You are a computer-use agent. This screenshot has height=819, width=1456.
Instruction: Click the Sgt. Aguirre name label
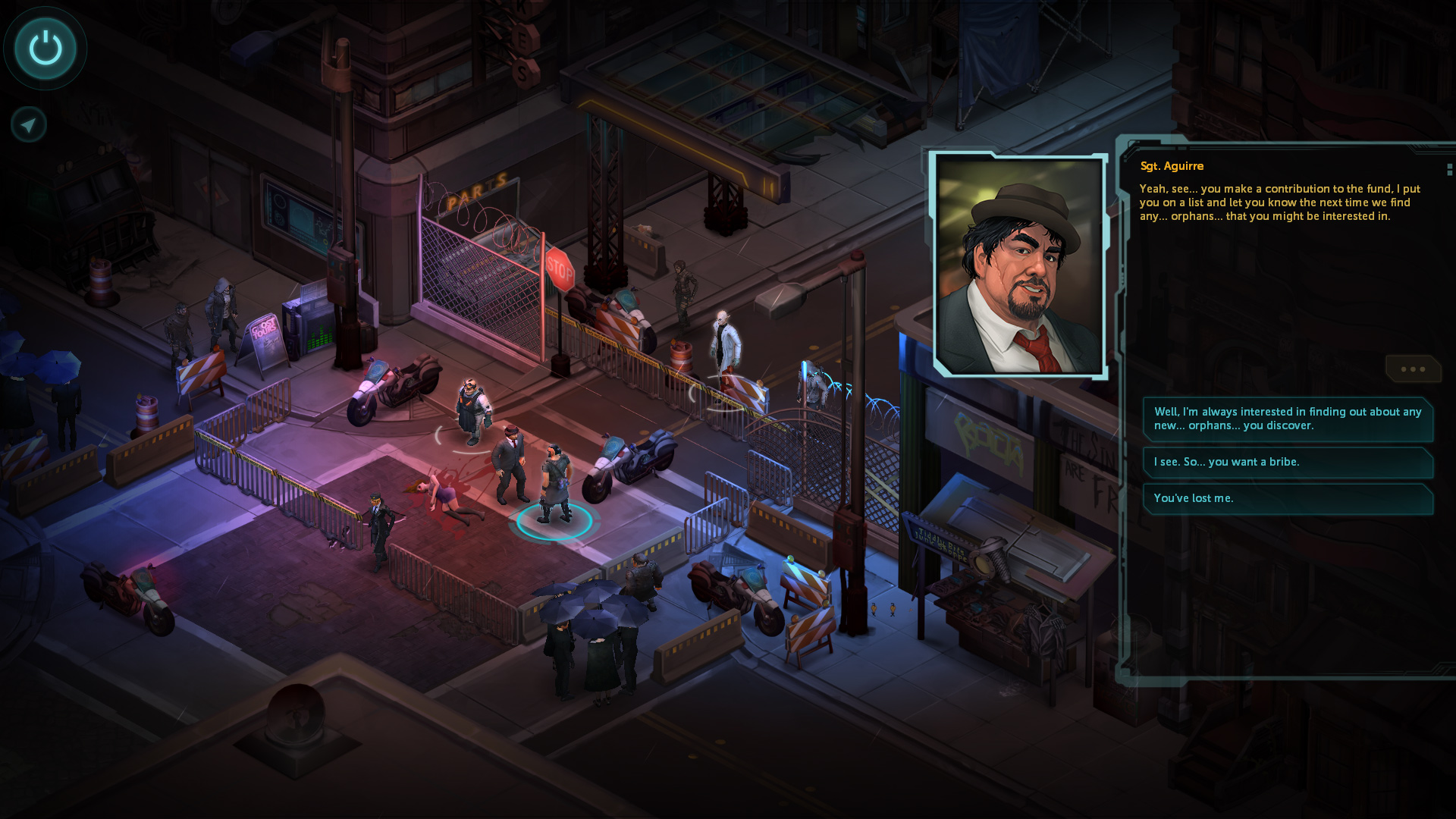point(1172,166)
